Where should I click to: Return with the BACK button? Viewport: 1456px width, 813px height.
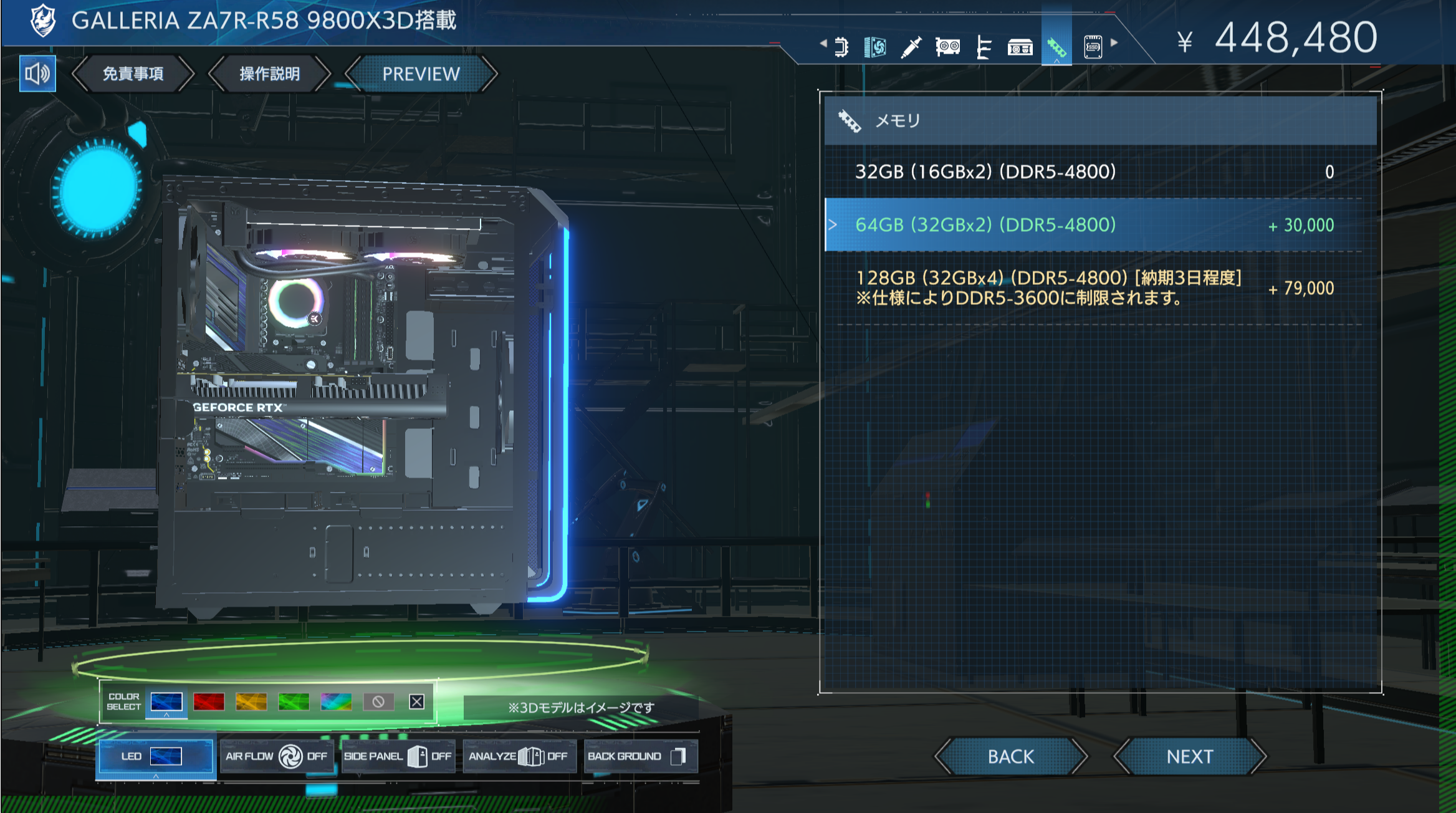pyautogui.click(x=1010, y=756)
